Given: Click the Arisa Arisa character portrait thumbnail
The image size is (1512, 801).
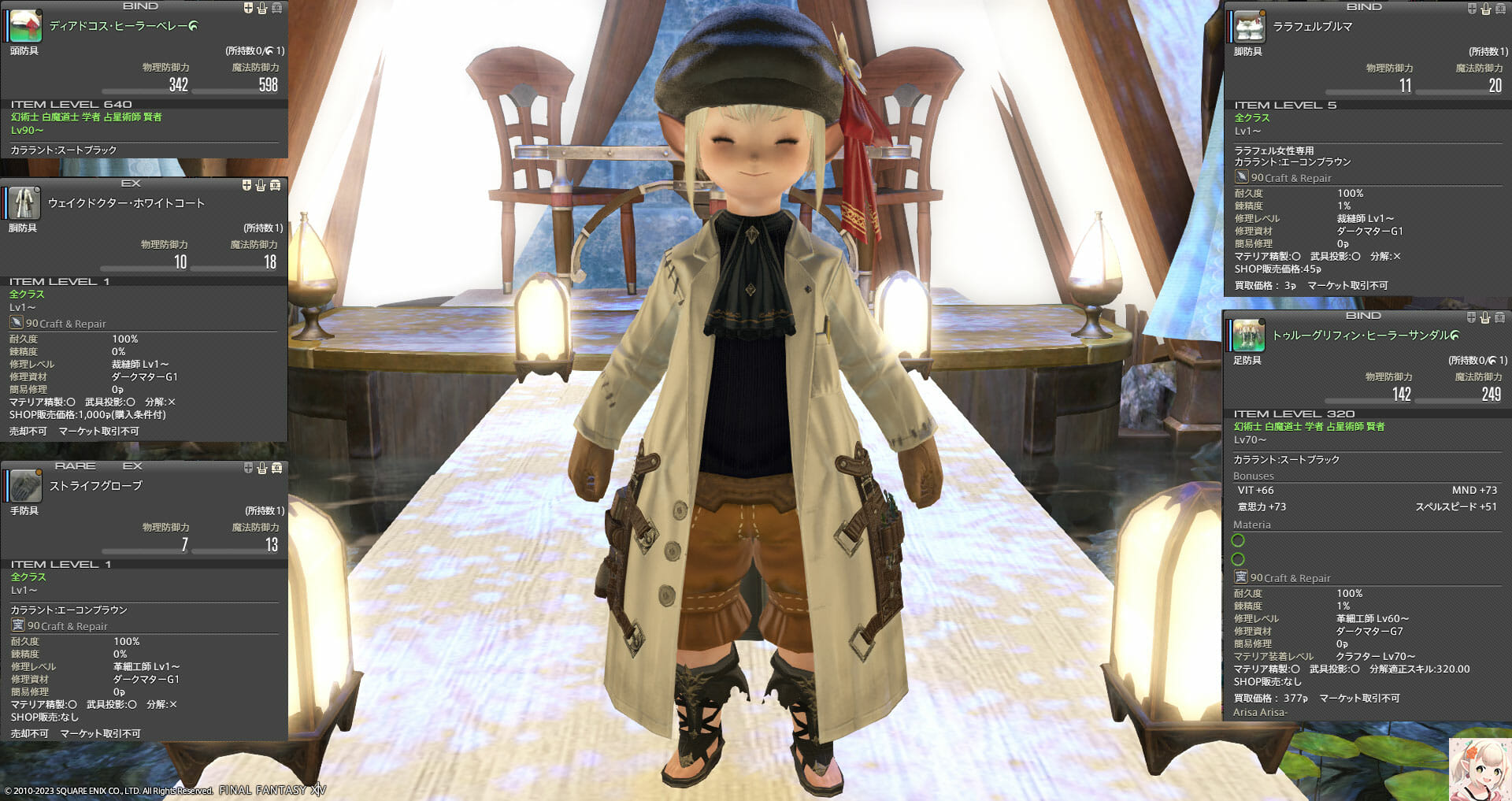Looking at the screenshot, I should pos(1480,768).
